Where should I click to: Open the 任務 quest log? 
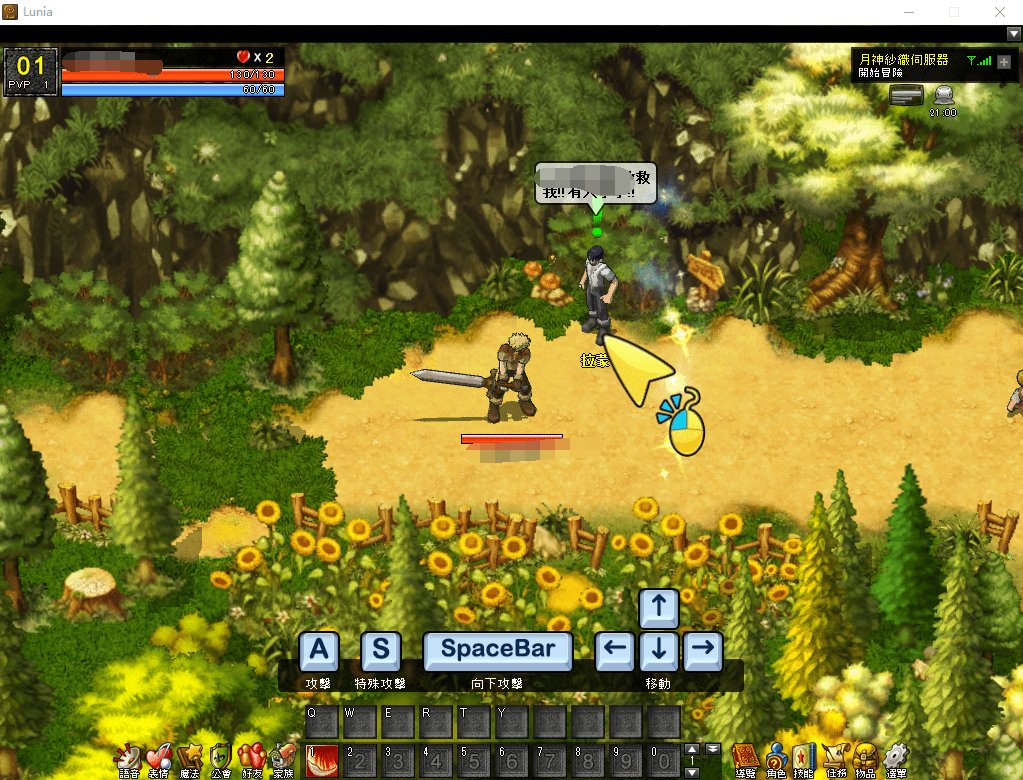[x=836, y=759]
